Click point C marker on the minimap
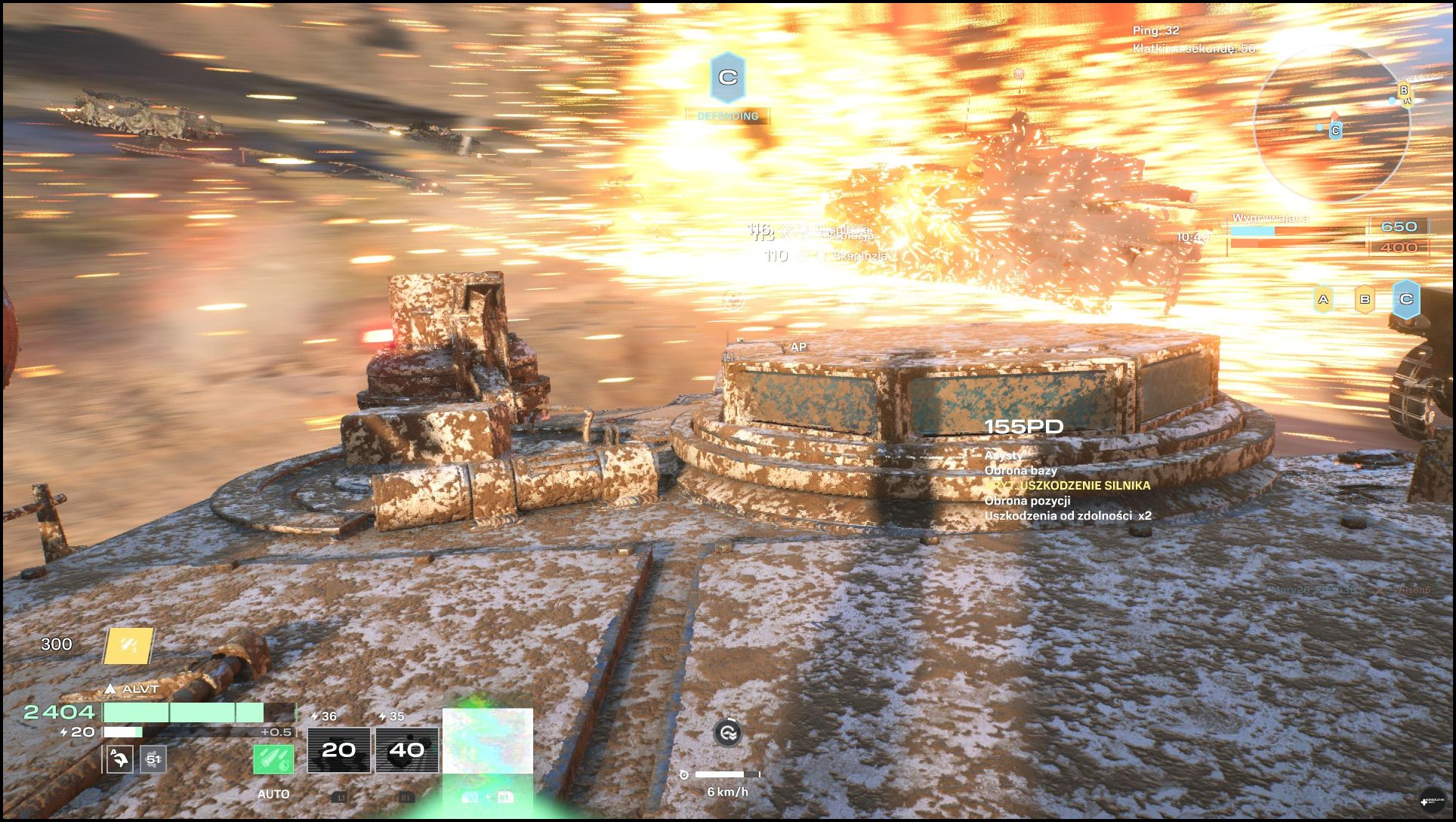Image resolution: width=1456 pixels, height=822 pixels. click(1335, 131)
